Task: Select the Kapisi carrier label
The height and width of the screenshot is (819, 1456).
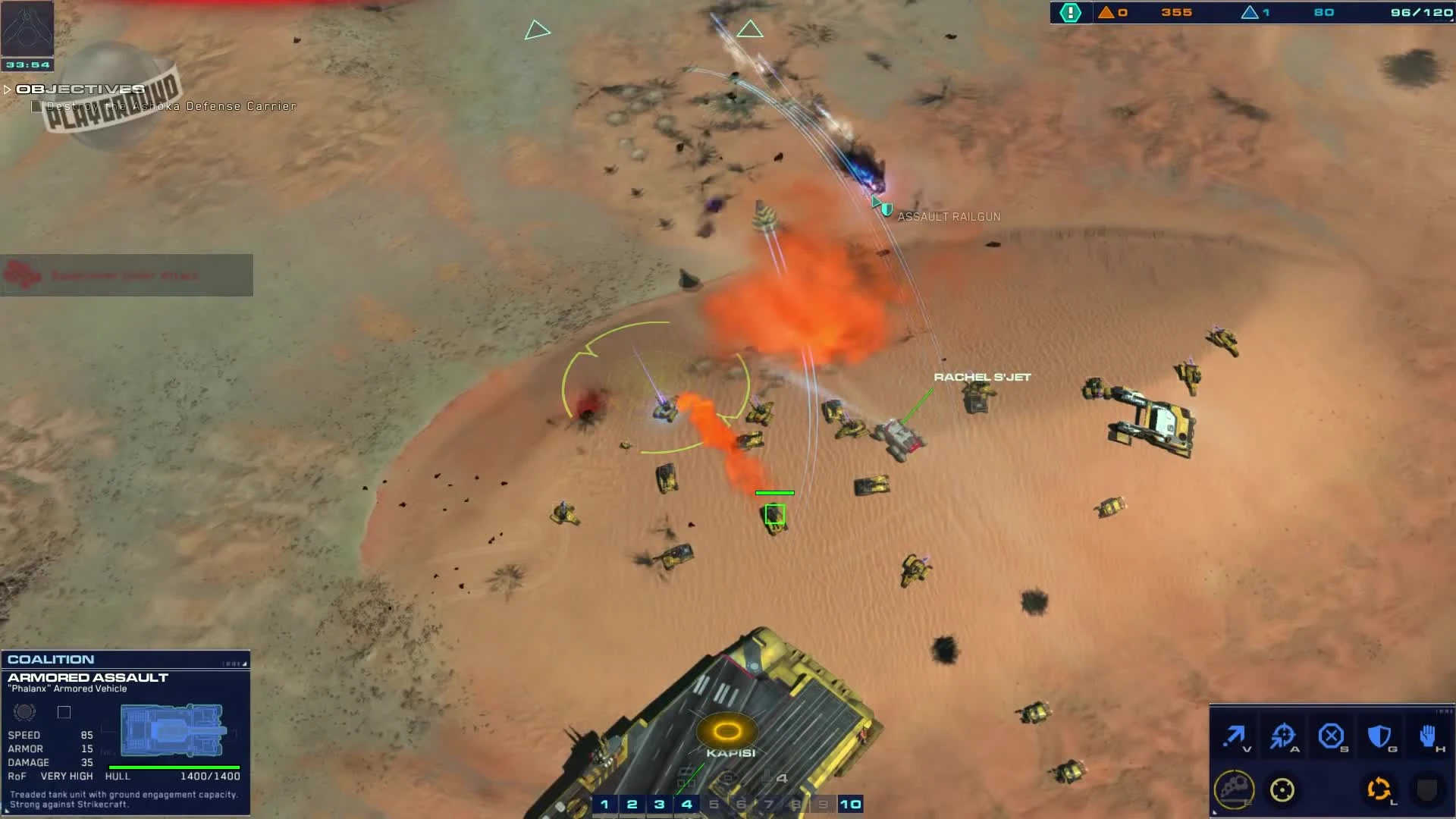Action: pyautogui.click(x=730, y=753)
